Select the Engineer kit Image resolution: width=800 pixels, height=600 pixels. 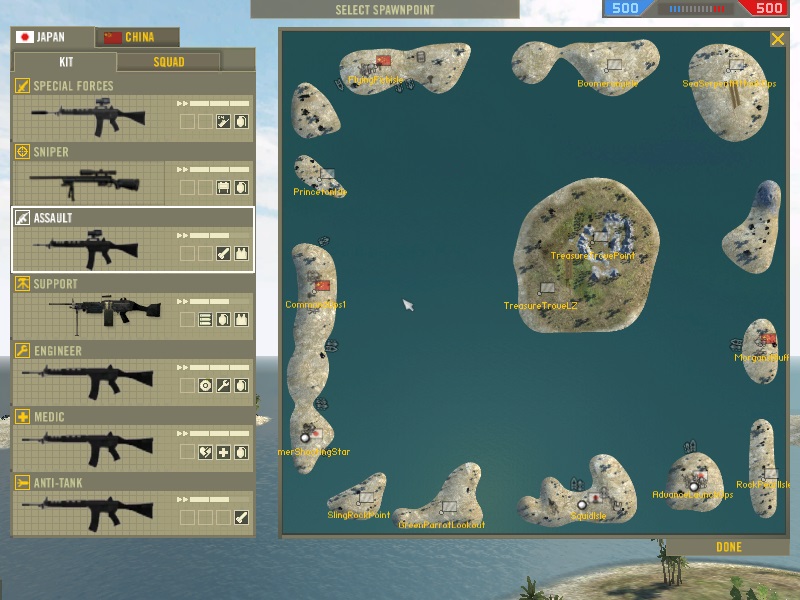[x=132, y=373]
